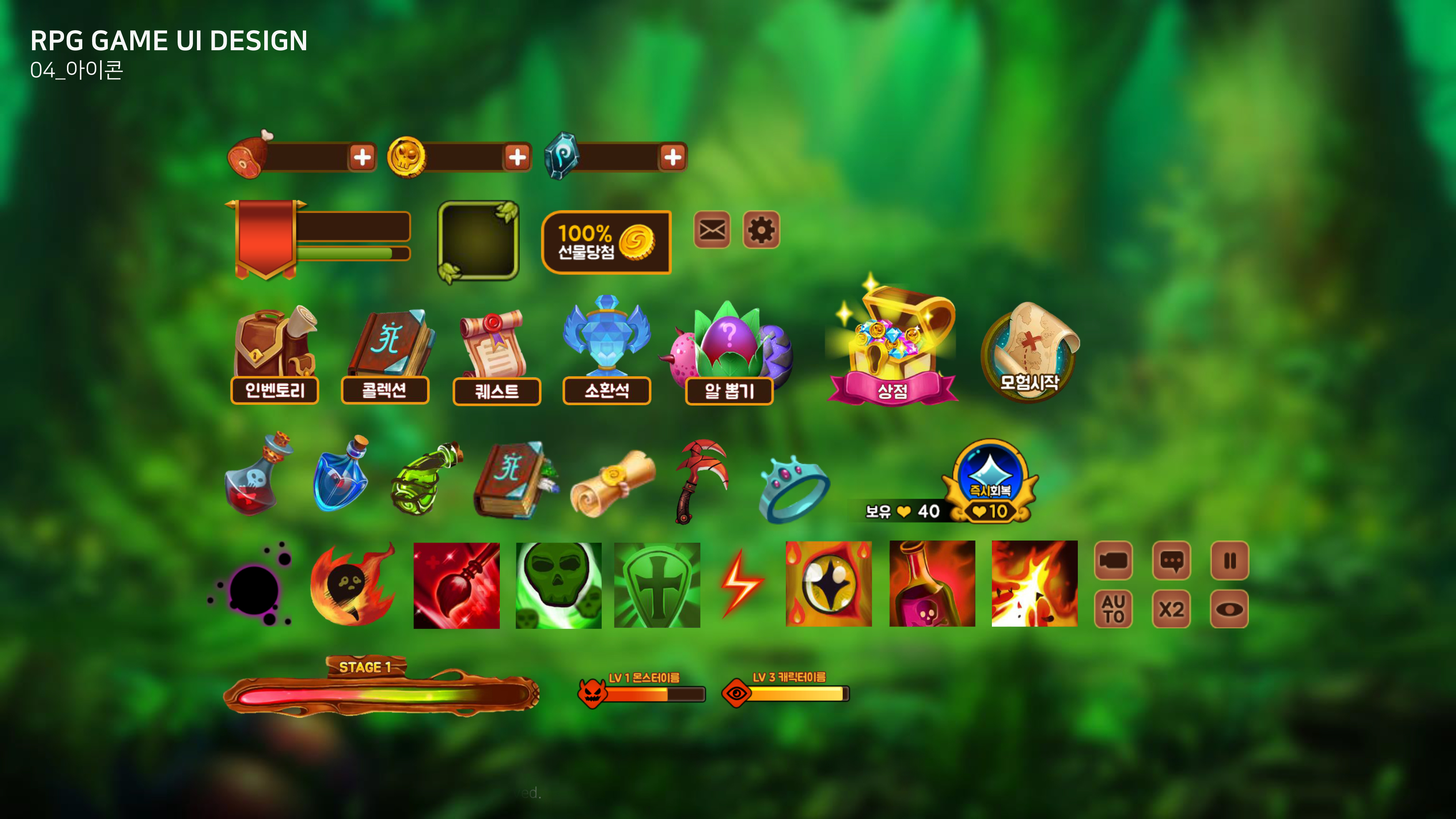This screenshot has width=1456, height=819.
Task: Select the green skull poison skill
Action: tap(558, 586)
